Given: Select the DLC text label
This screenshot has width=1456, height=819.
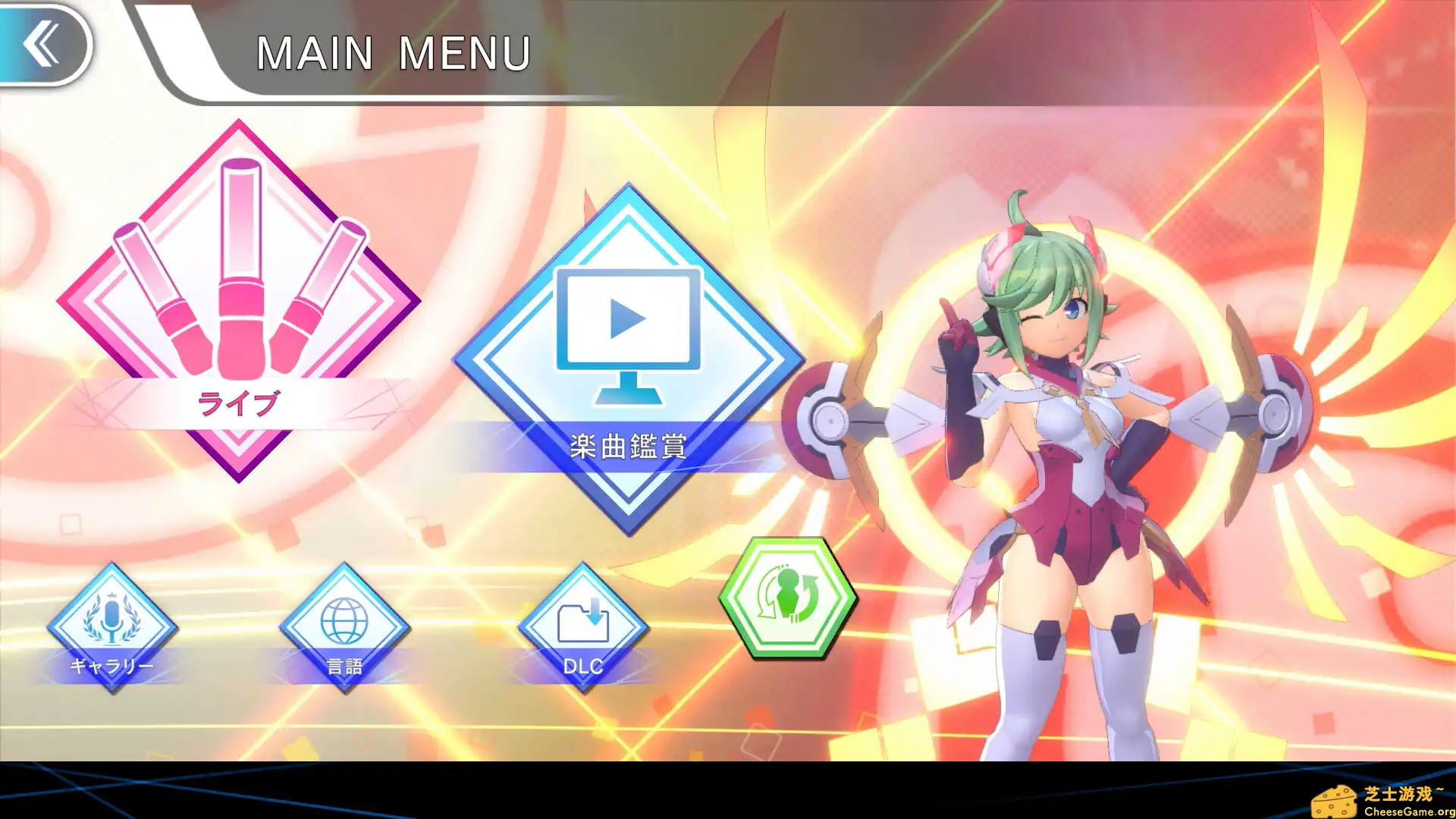Looking at the screenshot, I should (582, 667).
